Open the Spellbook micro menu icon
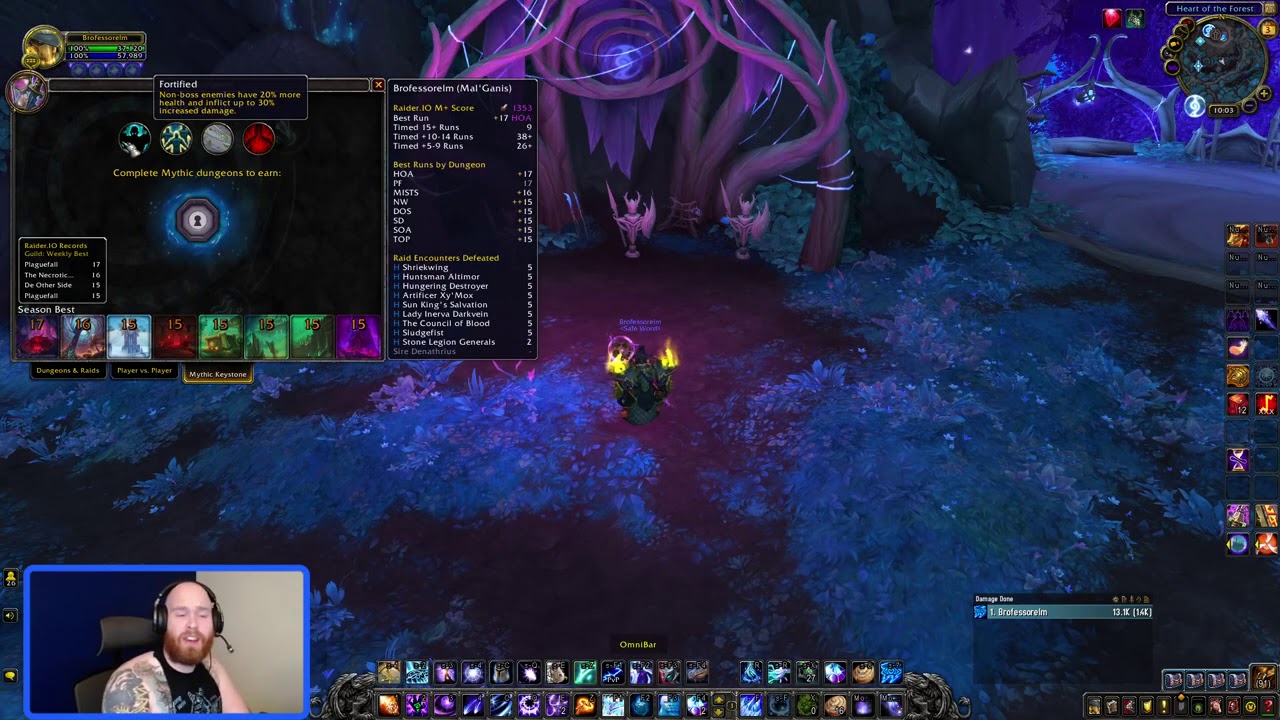The height and width of the screenshot is (720, 1280). pyautogui.click(x=1112, y=706)
